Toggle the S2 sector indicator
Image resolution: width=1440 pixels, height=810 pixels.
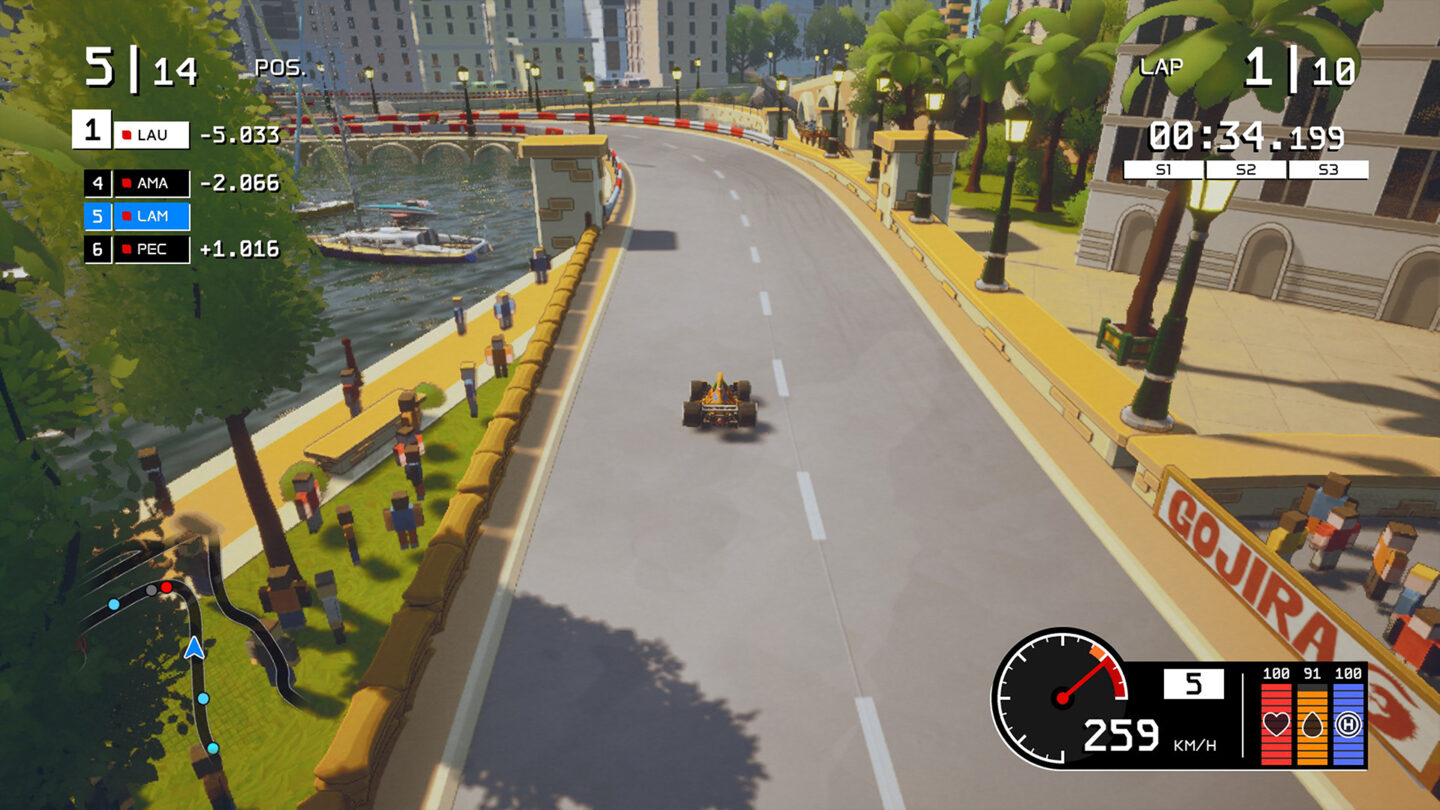pyautogui.click(x=1246, y=168)
